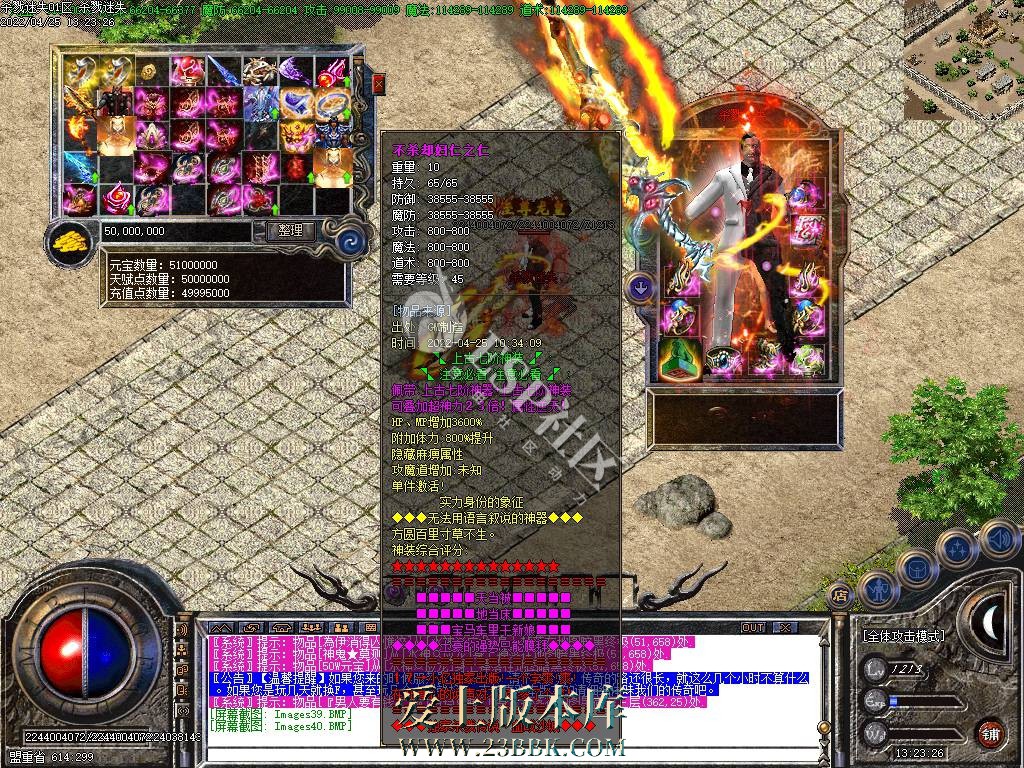Open the 店 shop button
The image size is (1024, 768).
click(x=840, y=593)
